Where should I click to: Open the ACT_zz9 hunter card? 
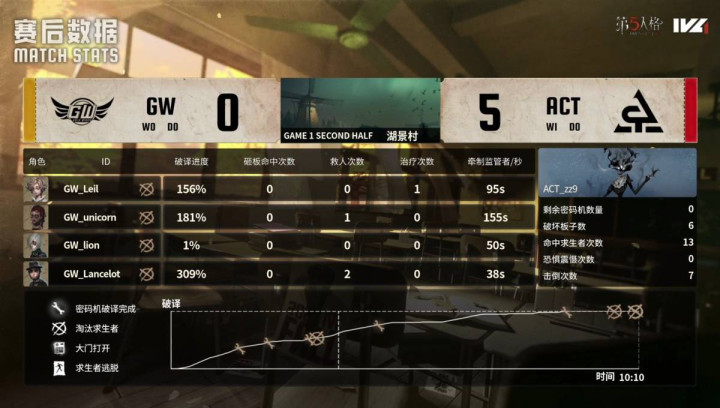point(616,173)
